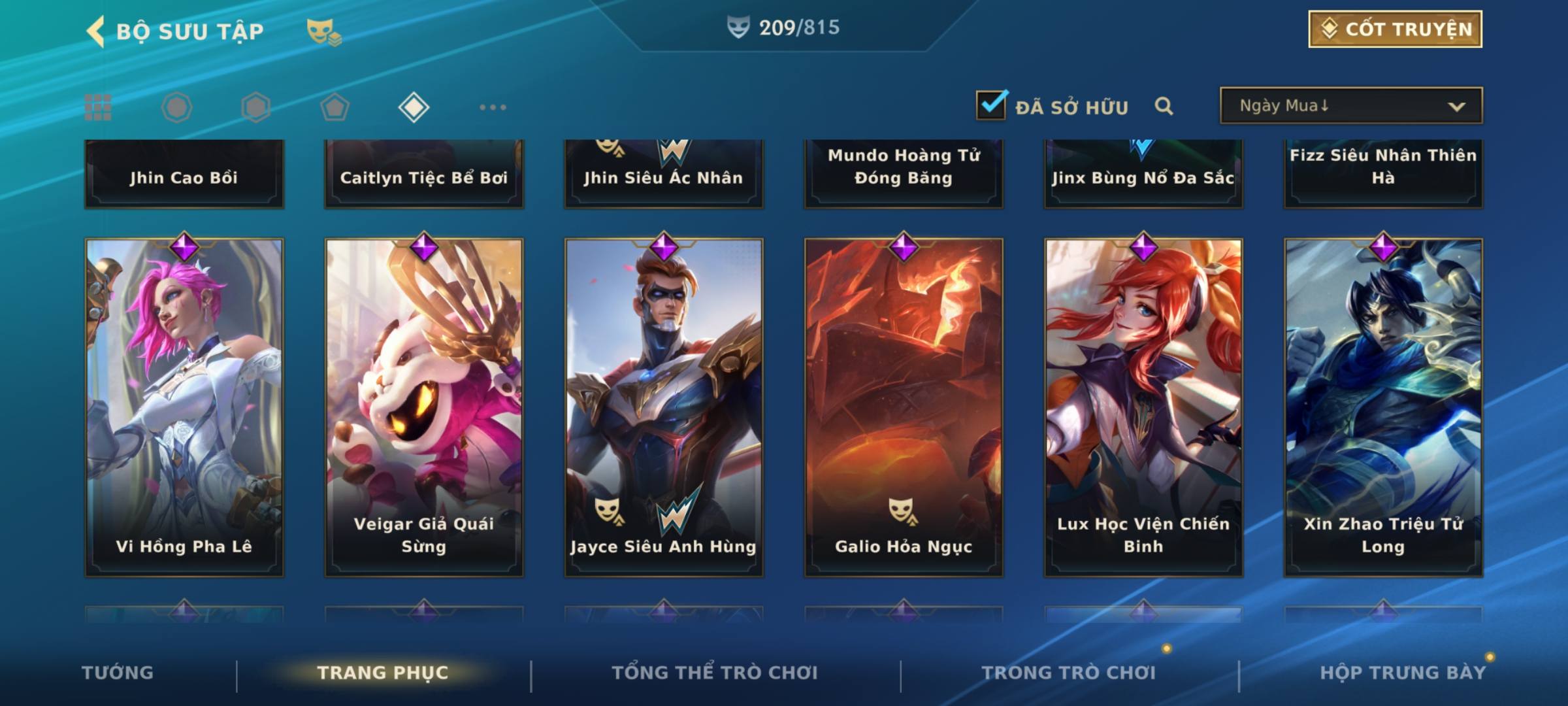Pick the Galio Hỏa Ngục skin card
The image size is (1568, 706).
tap(904, 407)
